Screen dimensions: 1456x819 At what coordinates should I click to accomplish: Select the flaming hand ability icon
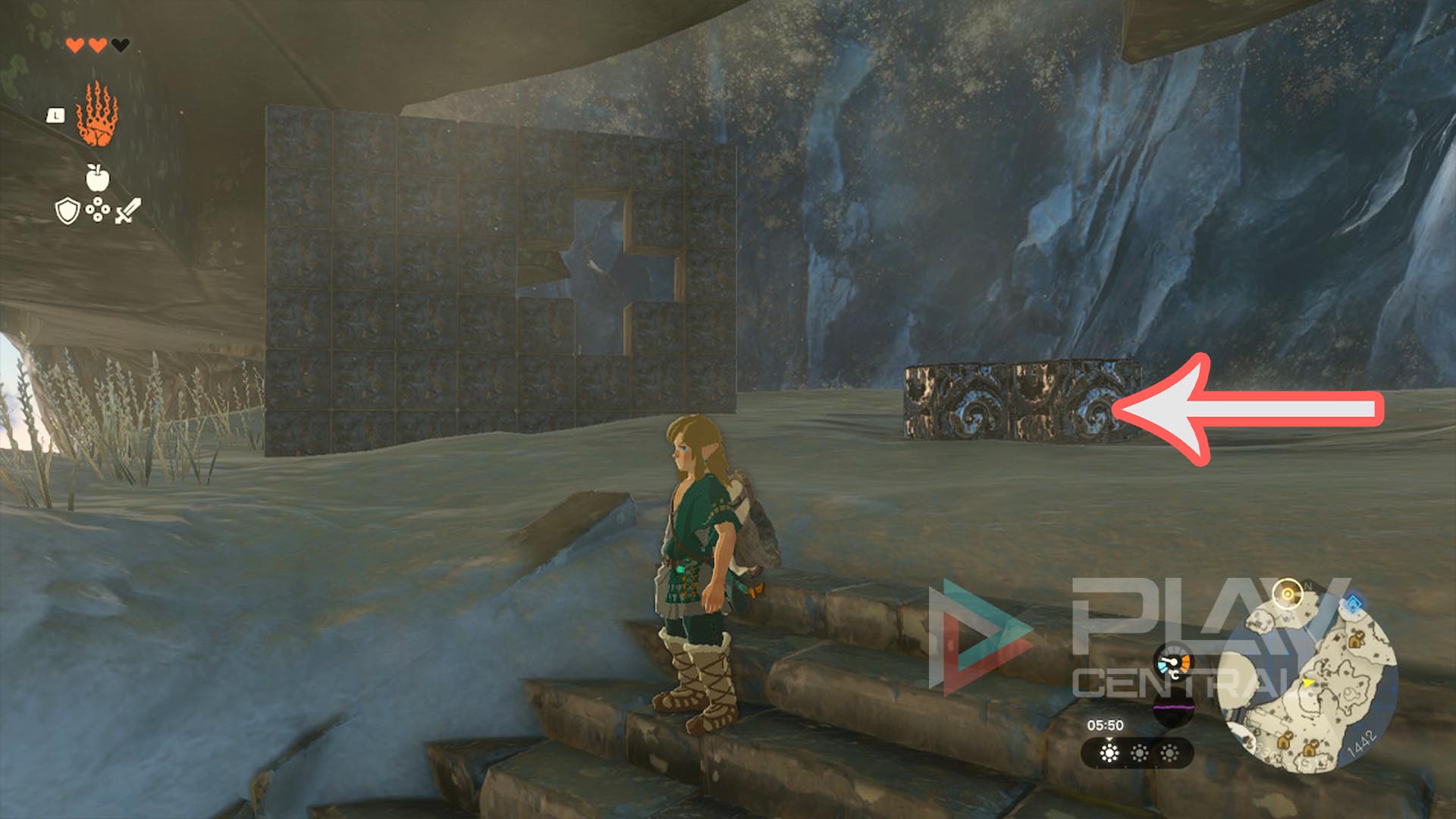tap(96, 114)
